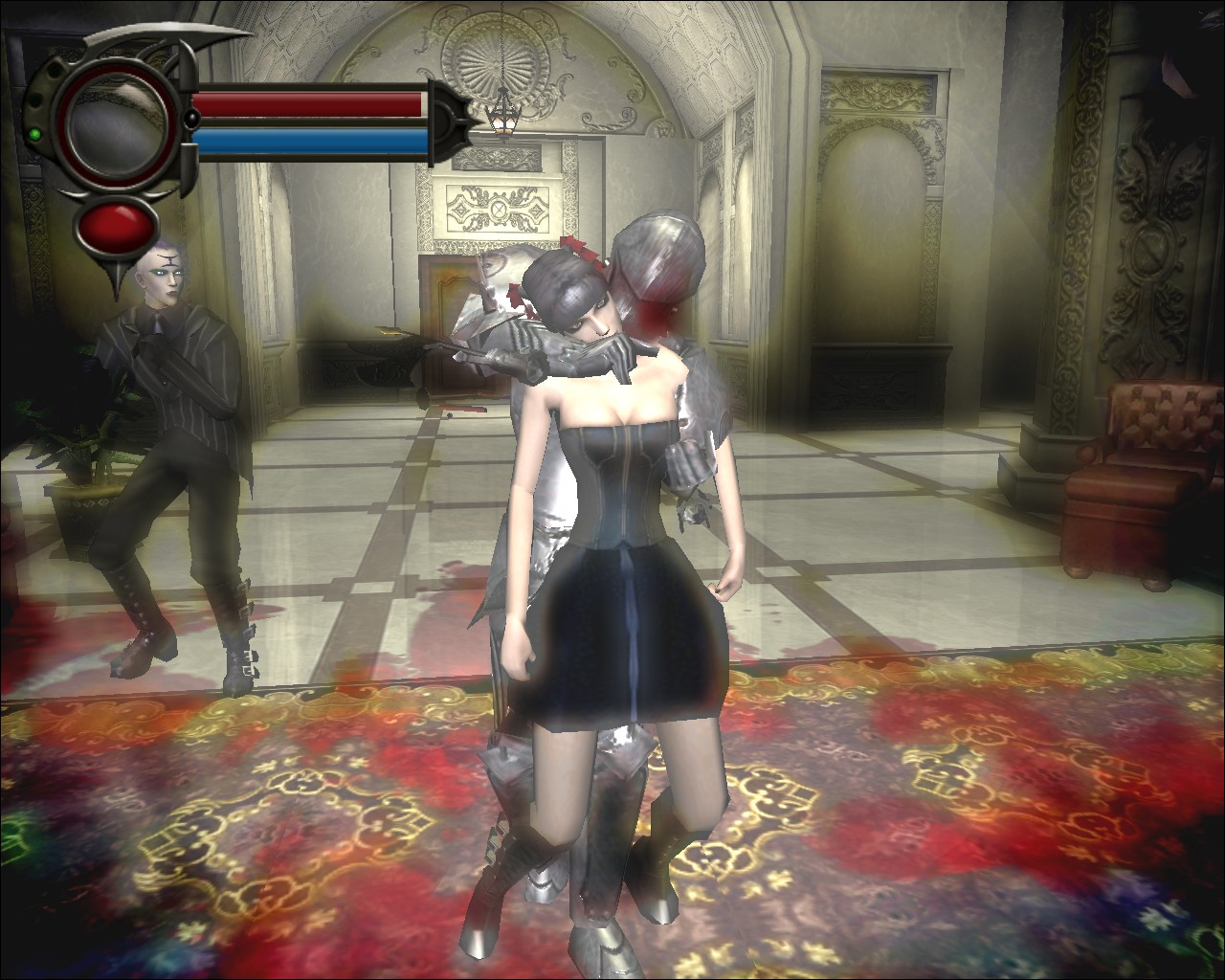This screenshot has height=980, width=1225.
Task: Click the small dark stud above the green light
Action: 34,100
